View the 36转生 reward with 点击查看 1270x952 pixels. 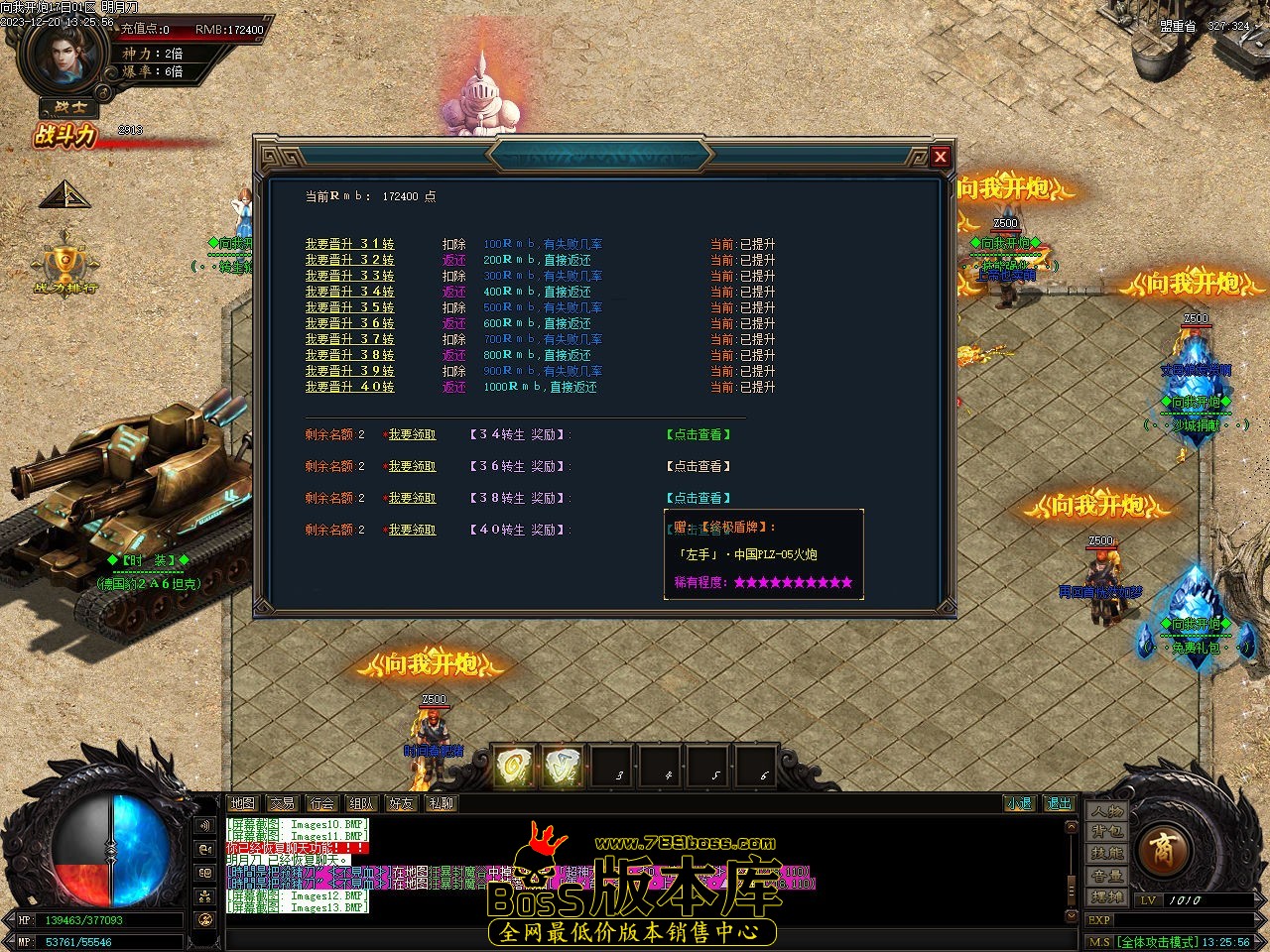click(x=698, y=466)
